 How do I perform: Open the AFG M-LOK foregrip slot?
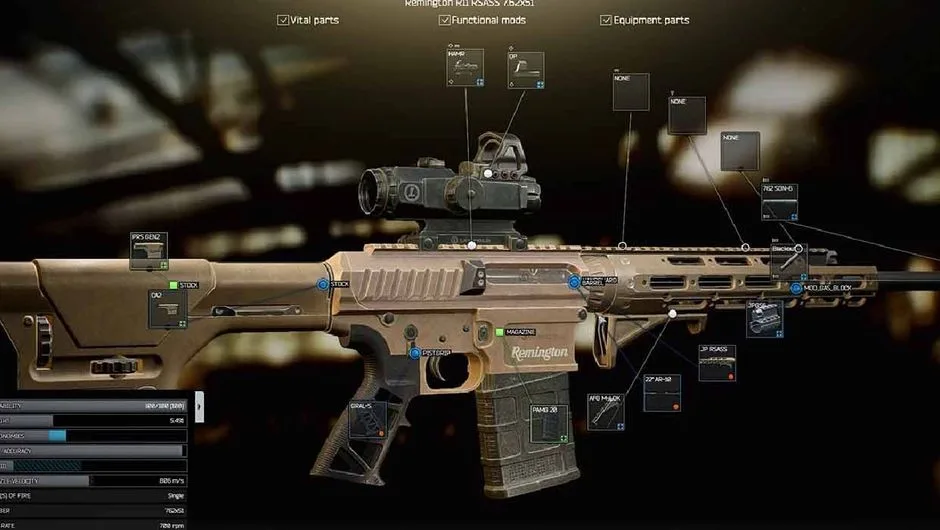point(606,411)
